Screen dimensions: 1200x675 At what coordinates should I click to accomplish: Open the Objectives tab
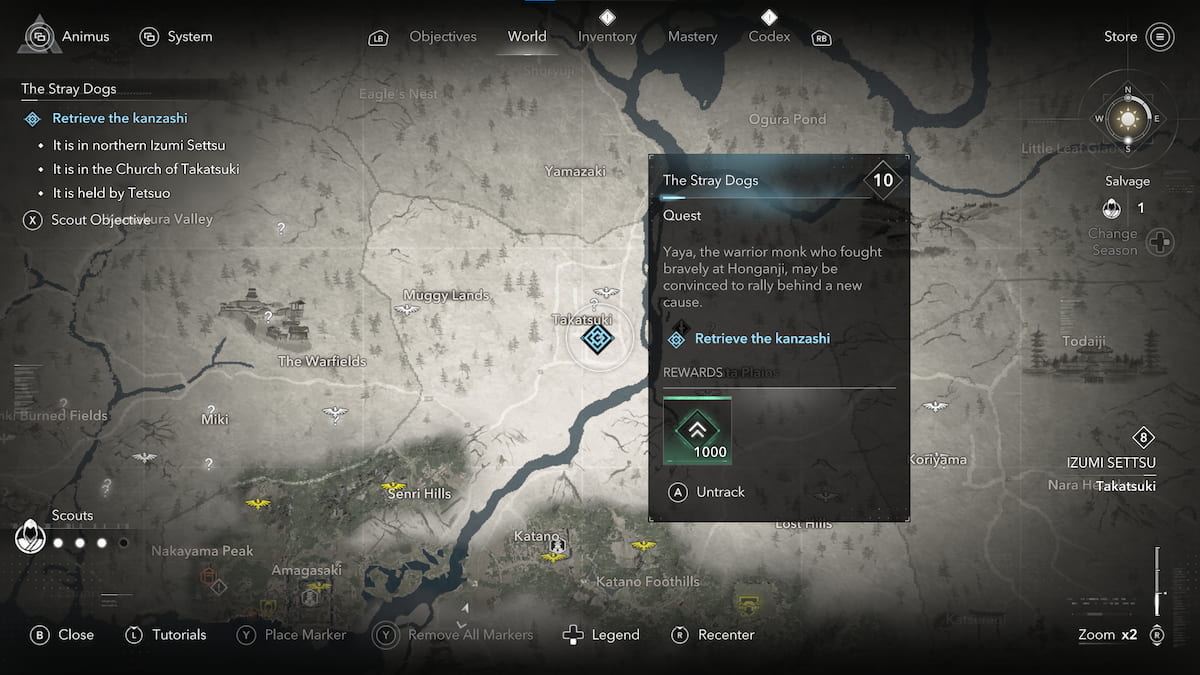(443, 37)
